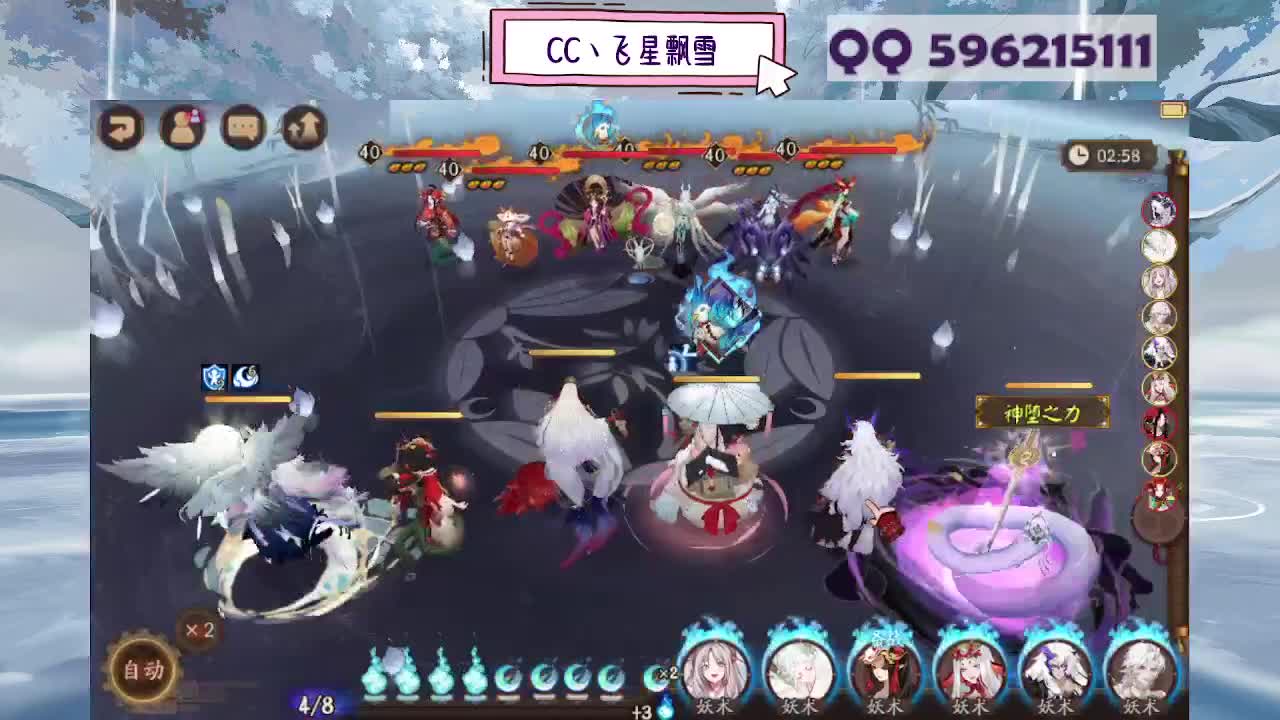Tap the crescent moon buff icon
Viewport: 1280px width, 720px height.
pyautogui.click(x=245, y=375)
